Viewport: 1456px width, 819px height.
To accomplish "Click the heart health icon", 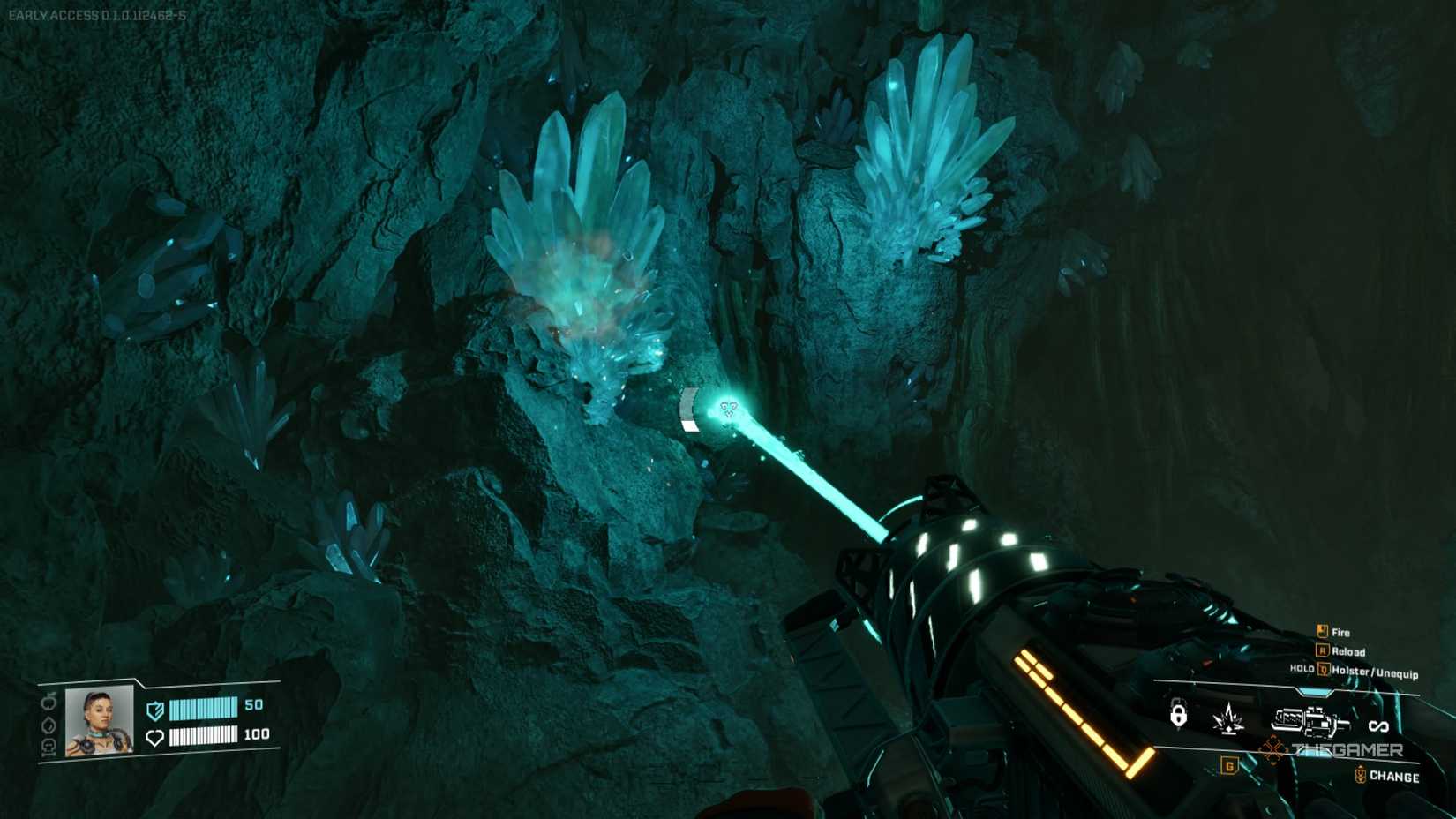I will tap(155, 738).
